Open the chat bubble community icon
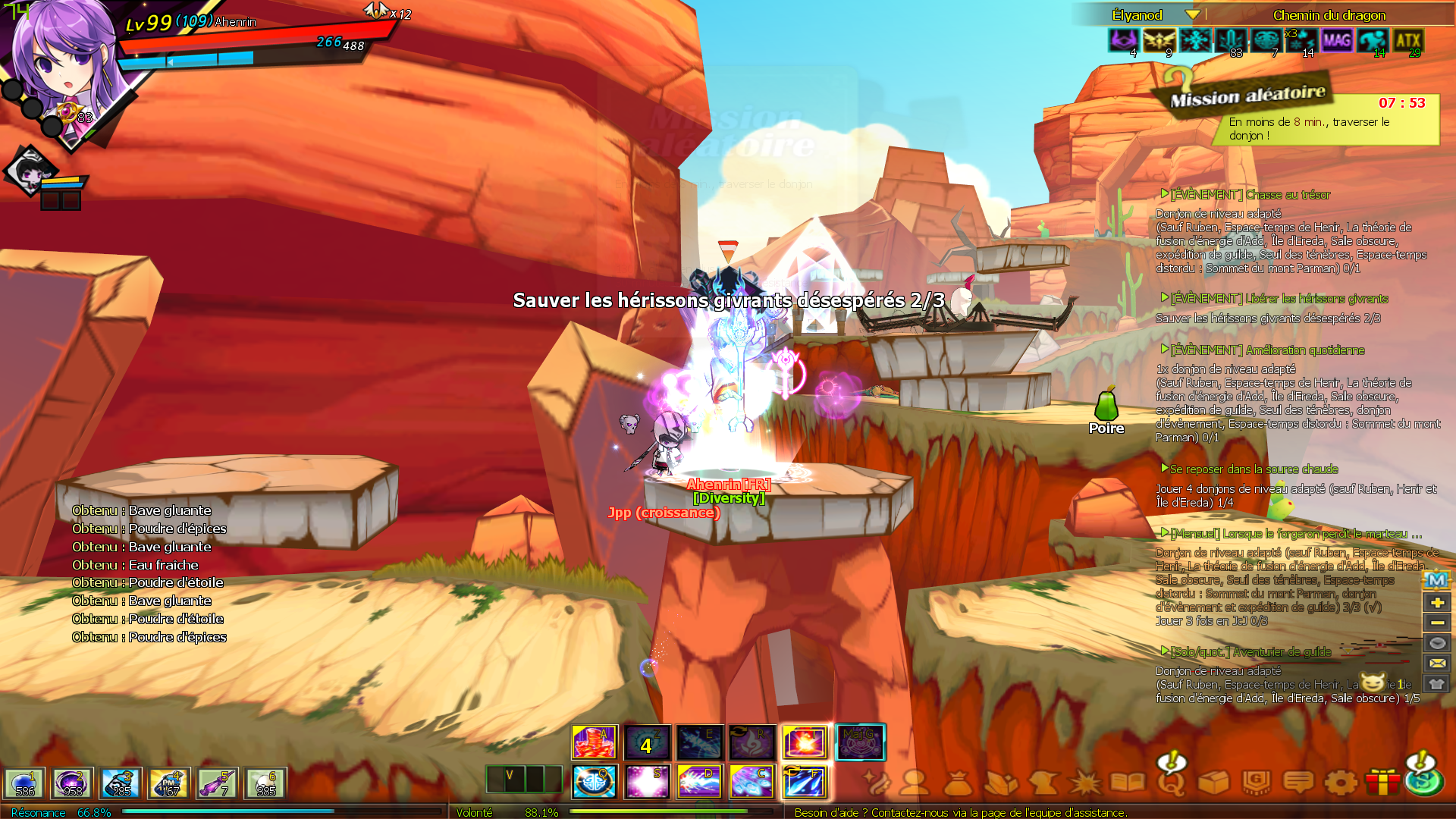1456x819 pixels. tap(1298, 782)
